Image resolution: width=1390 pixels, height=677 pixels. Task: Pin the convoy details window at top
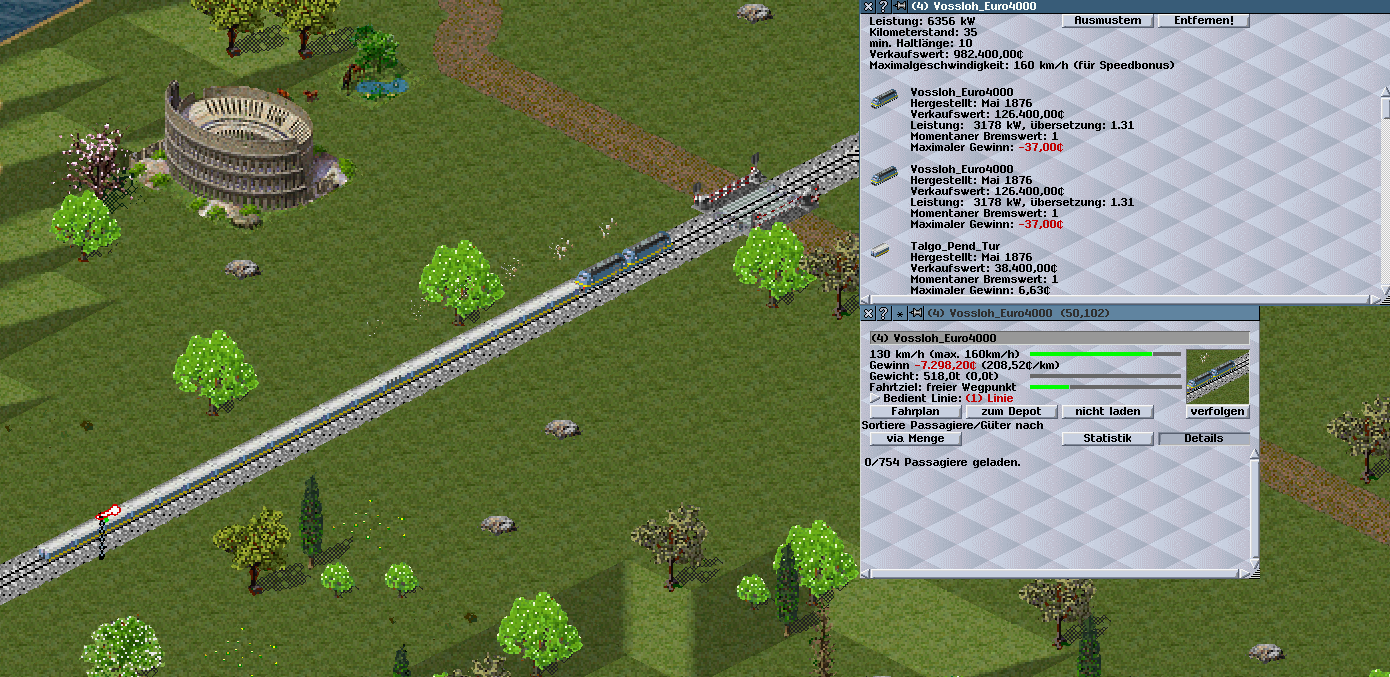pyautogui.click(x=900, y=6)
